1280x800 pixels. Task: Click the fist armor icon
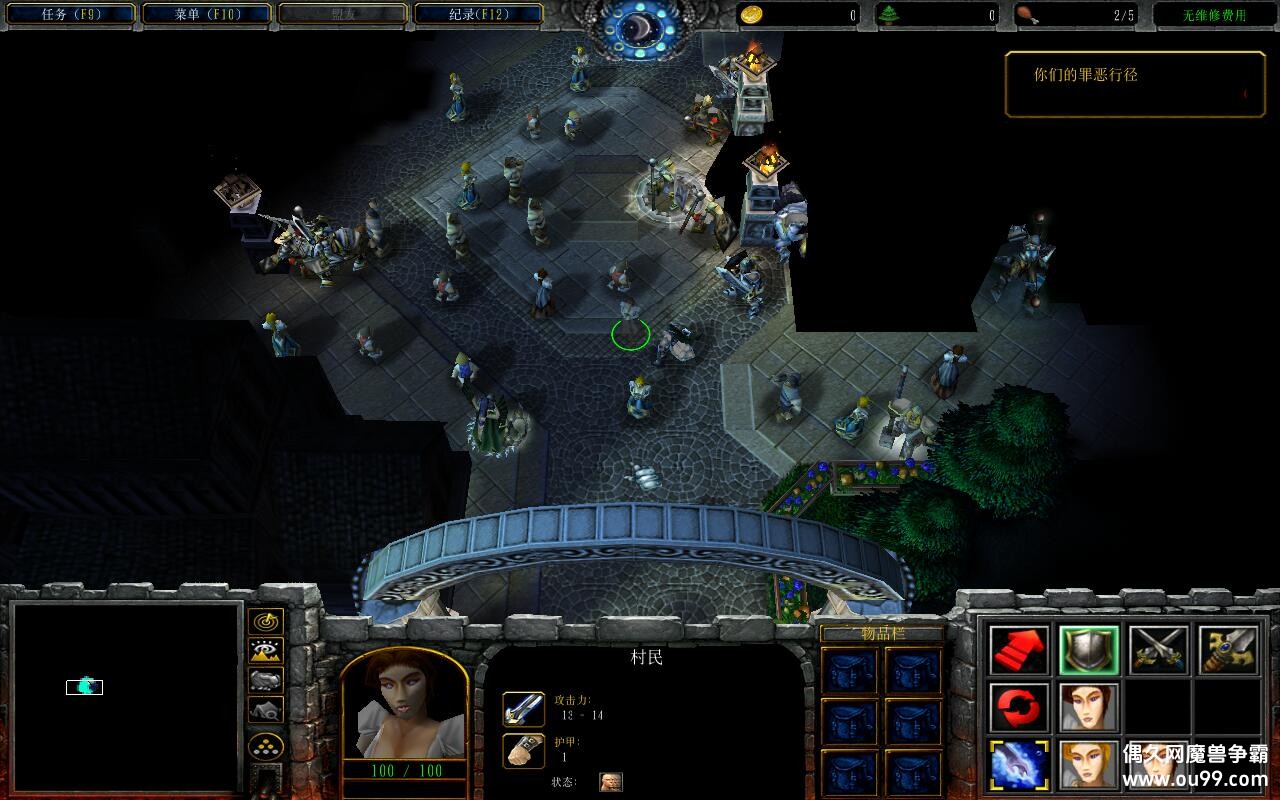[523, 751]
